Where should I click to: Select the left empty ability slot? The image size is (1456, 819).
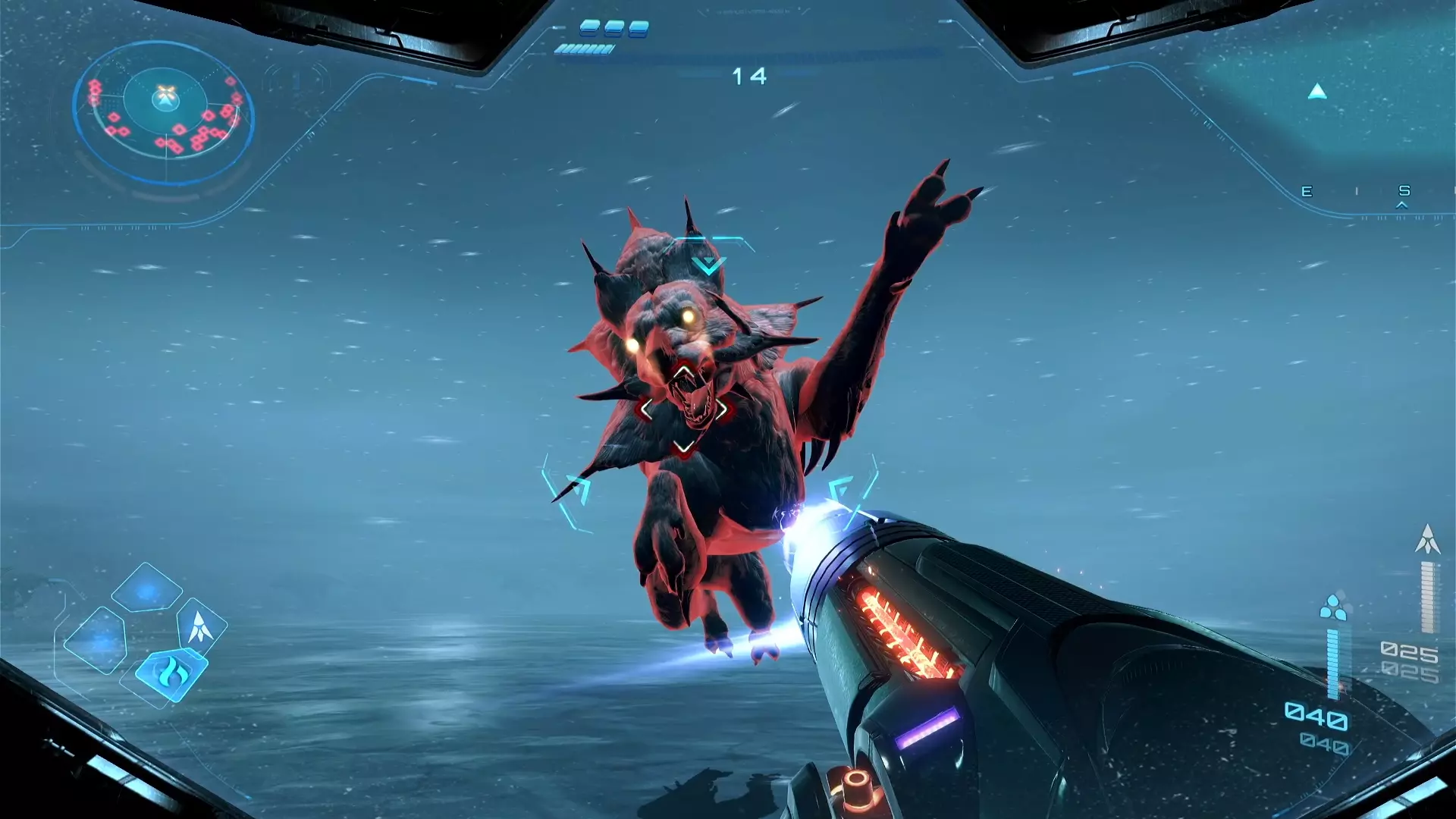coord(101,640)
